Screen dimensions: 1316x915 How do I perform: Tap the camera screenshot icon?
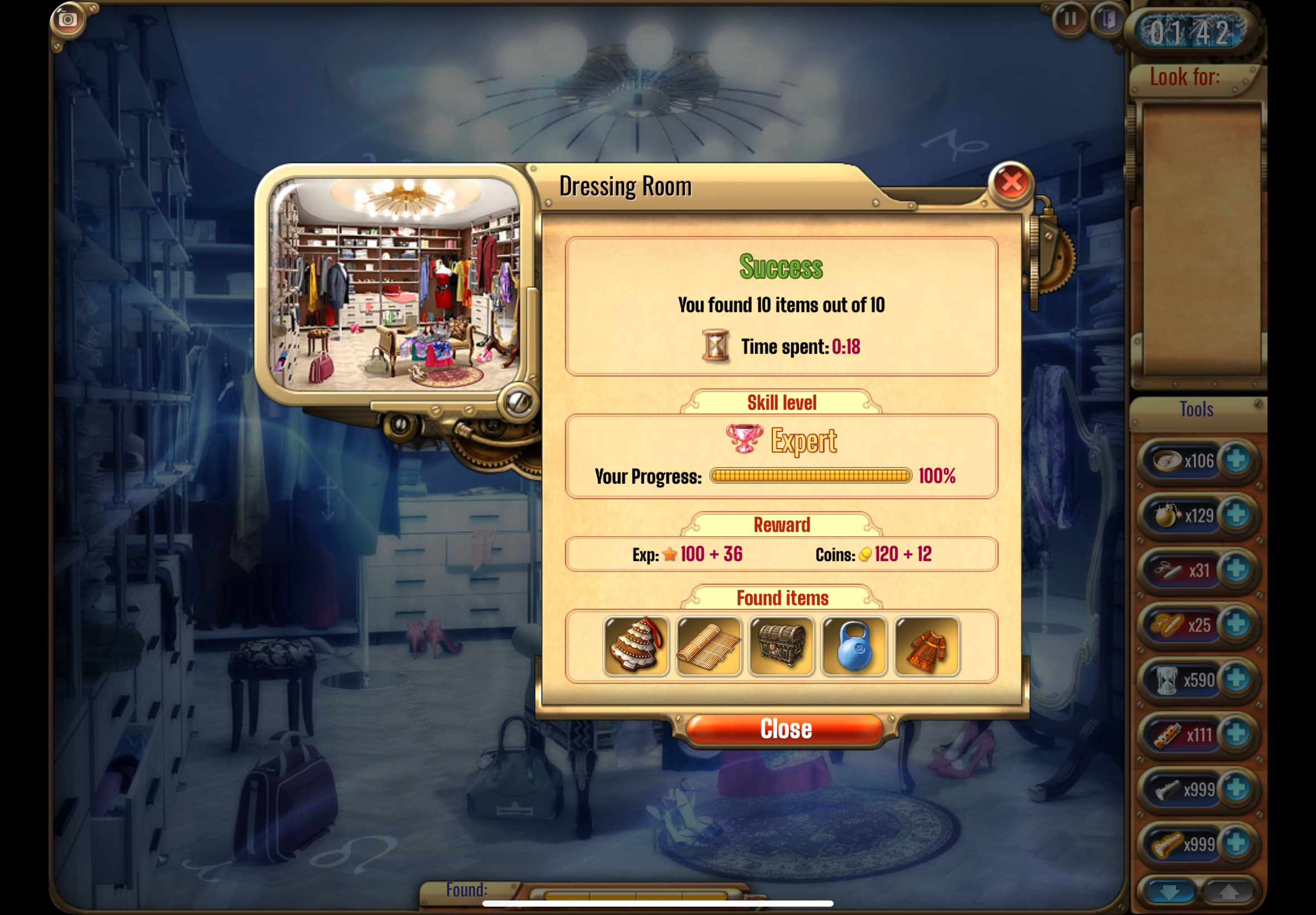68,20
